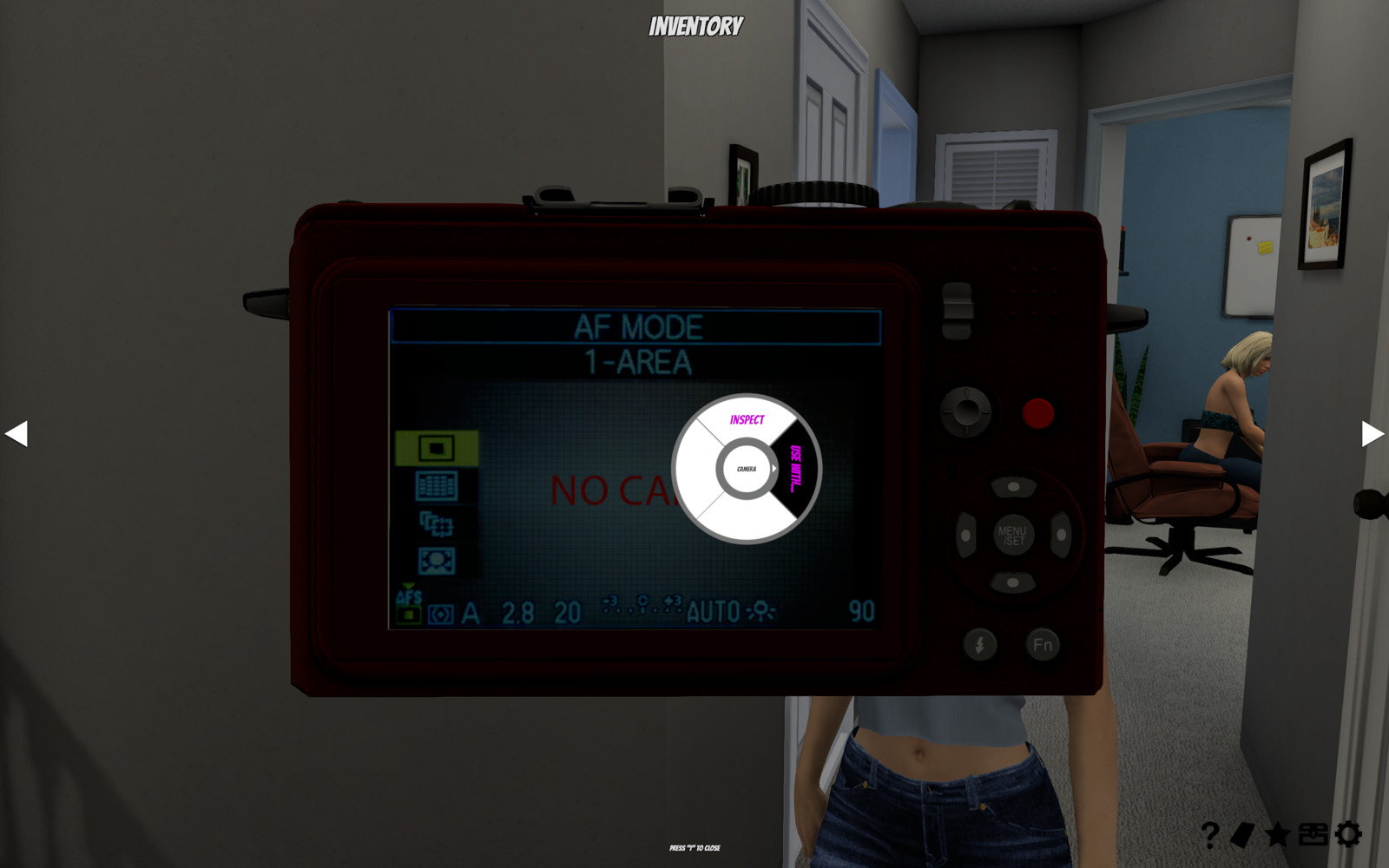This screenshot has height=868, width=1389.
Task: Choose the AF tracking mode icon
Action: coord(438,524)
